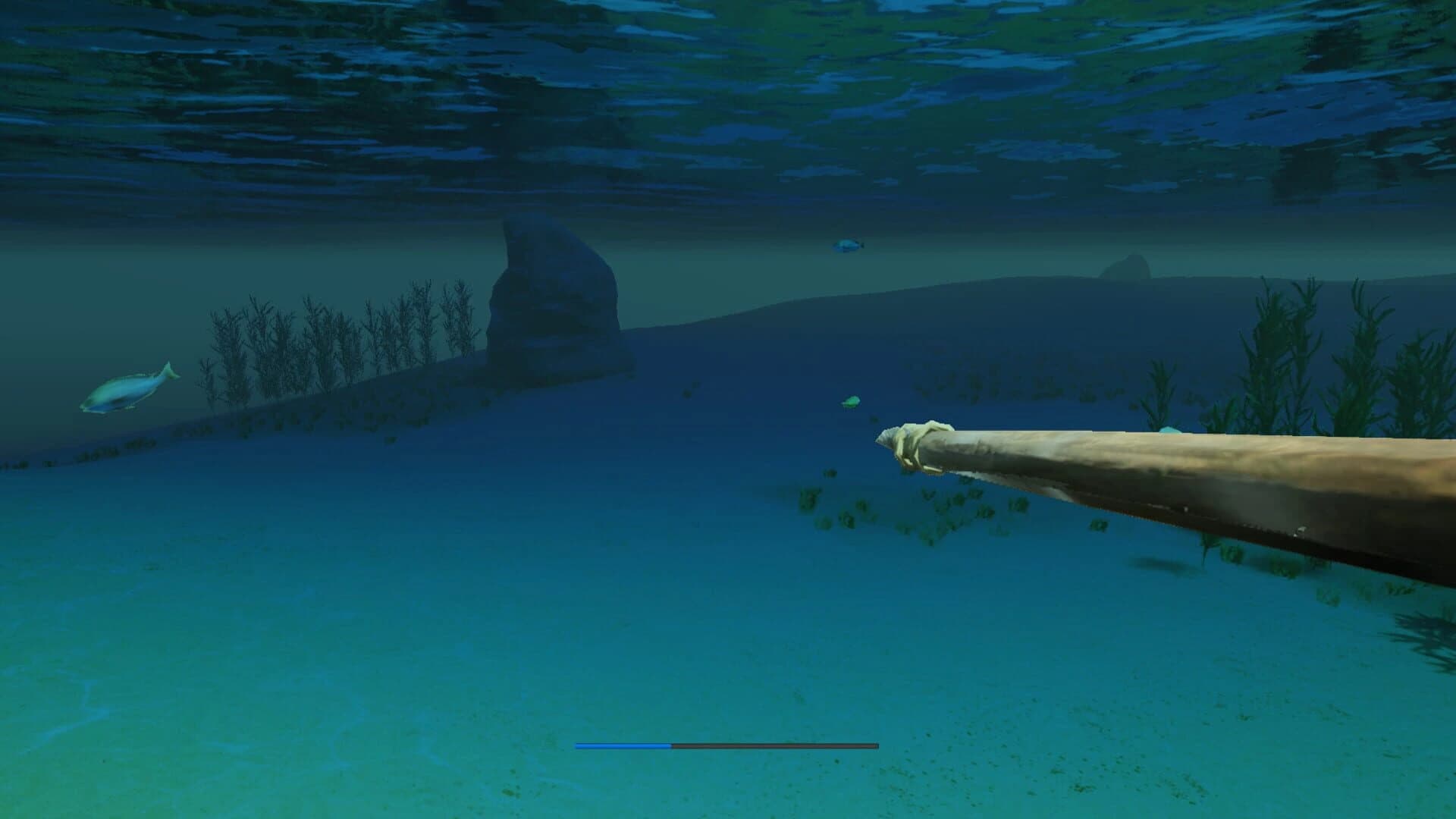
Task: Click the small fish near the horizon
Action: coord(847,245)
